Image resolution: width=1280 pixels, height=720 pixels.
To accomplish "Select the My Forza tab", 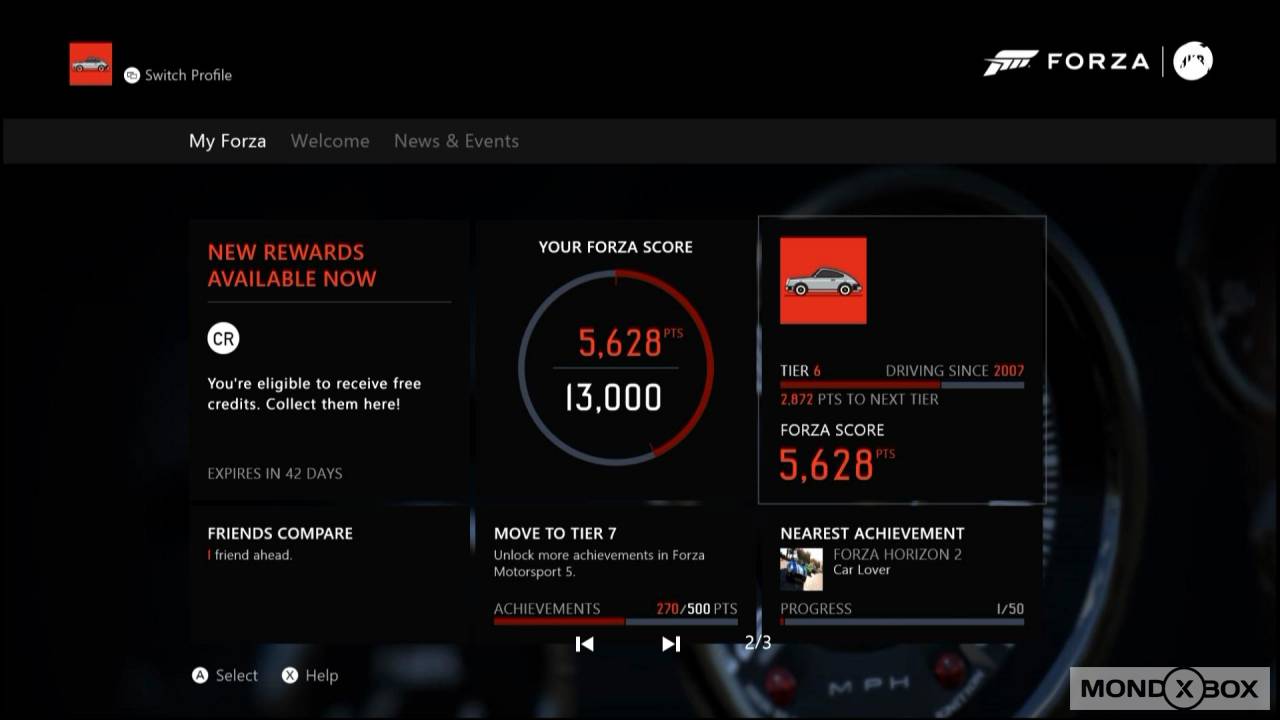I will point(227,140).
